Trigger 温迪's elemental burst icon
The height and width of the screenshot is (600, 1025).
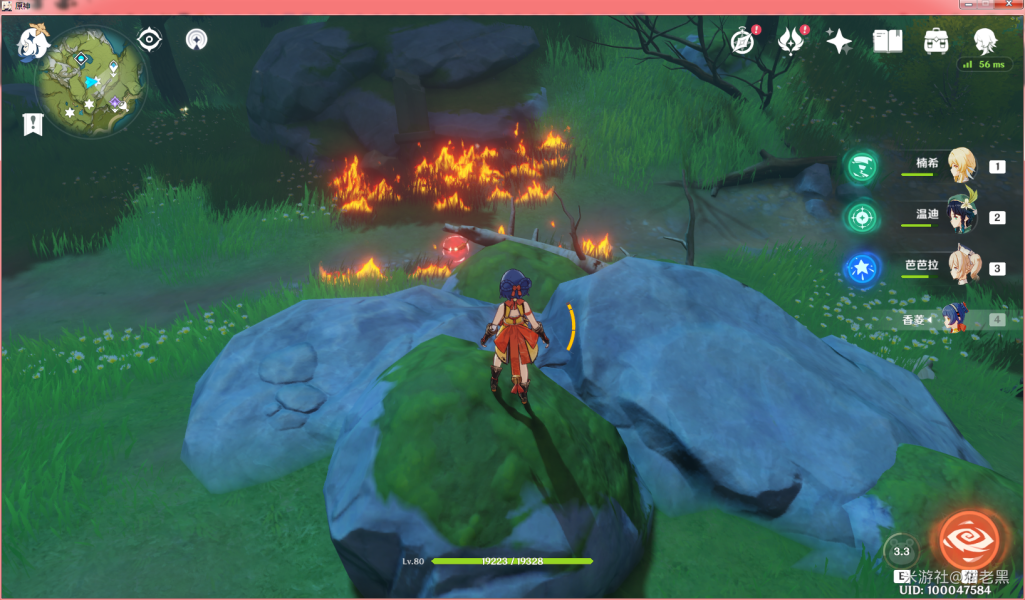pyautogui.click(x=860, y=217)
